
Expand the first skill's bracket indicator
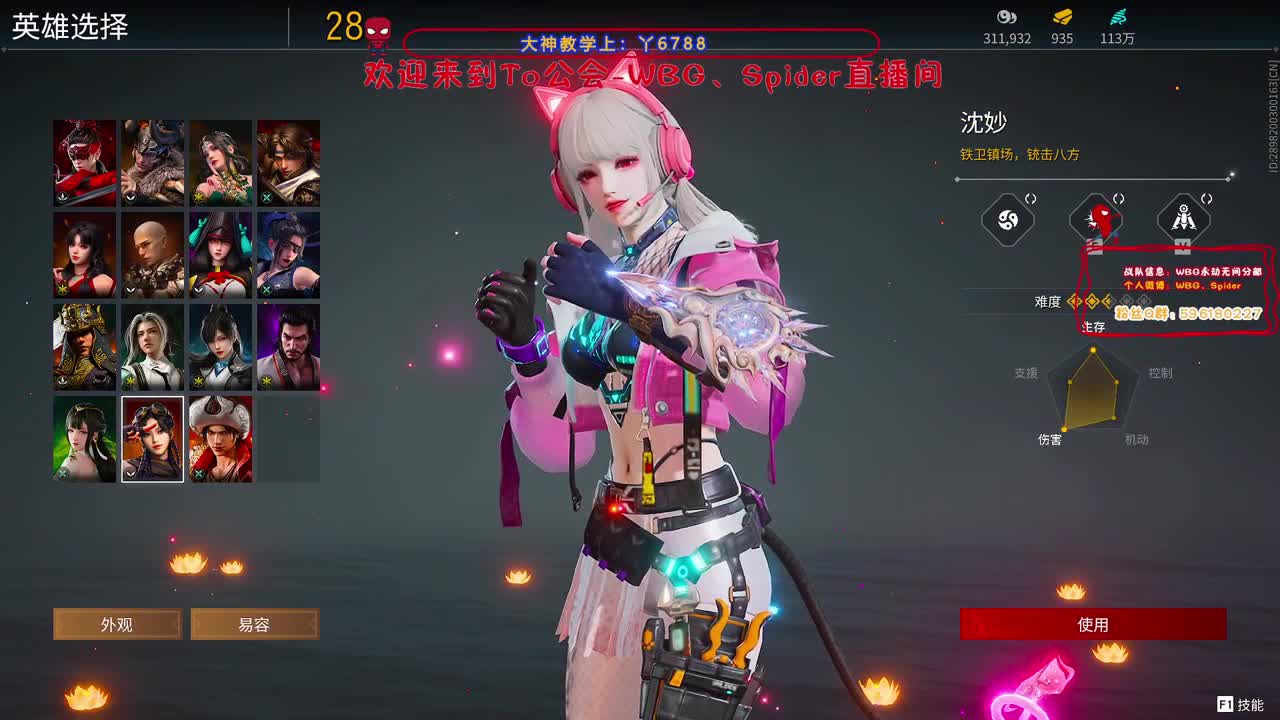pyautogui.click(x=1030, y=198)
